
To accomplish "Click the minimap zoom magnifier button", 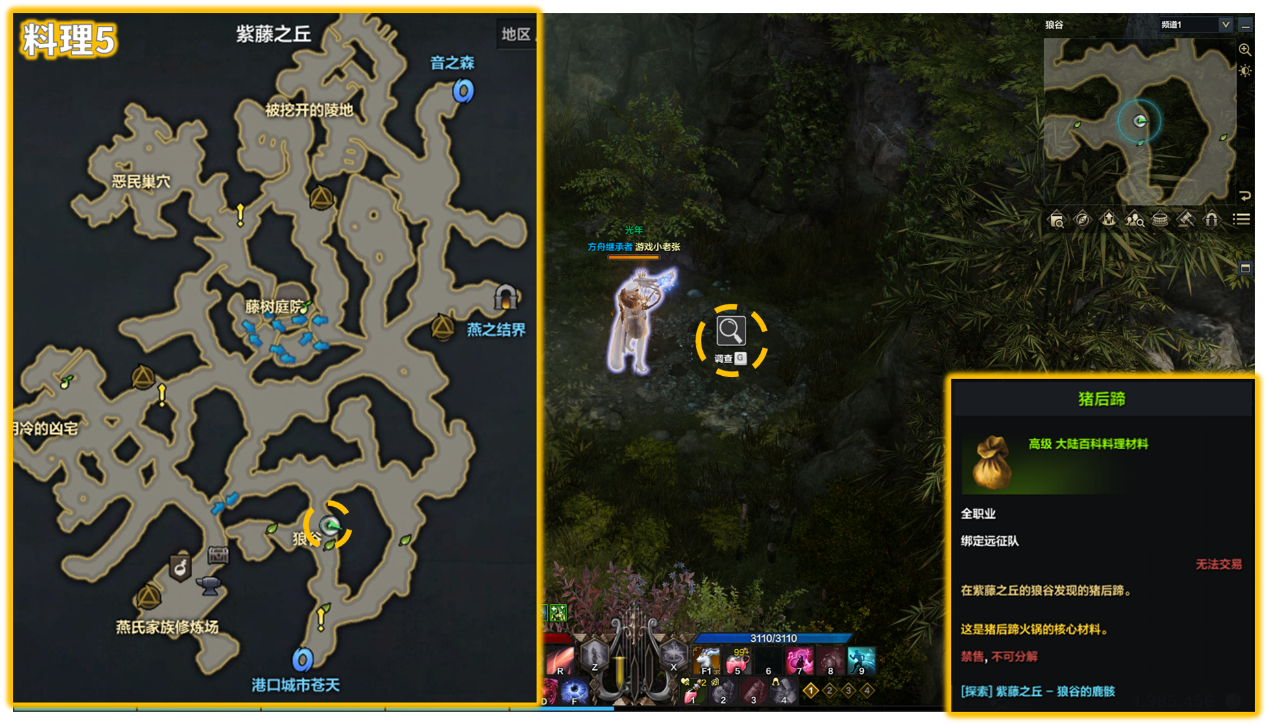I will pyautogui.click(x=1245, y=49).
